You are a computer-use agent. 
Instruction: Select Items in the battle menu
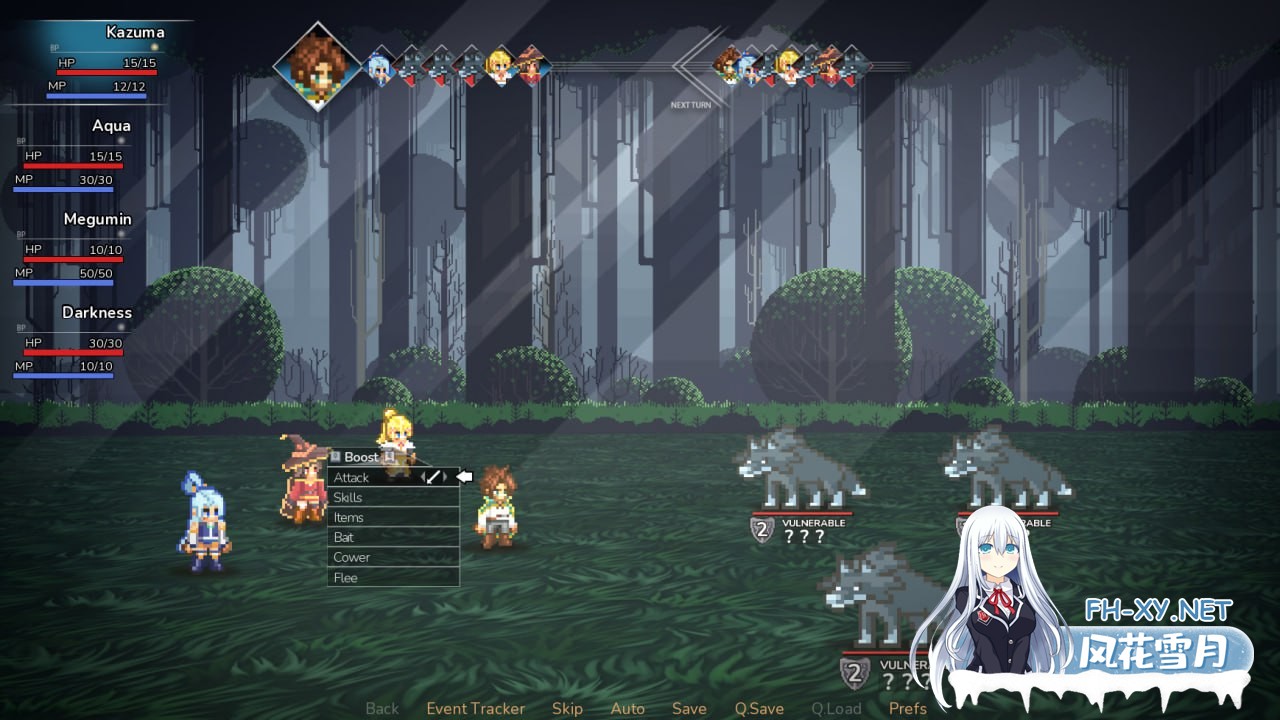[x=348, y=518]
